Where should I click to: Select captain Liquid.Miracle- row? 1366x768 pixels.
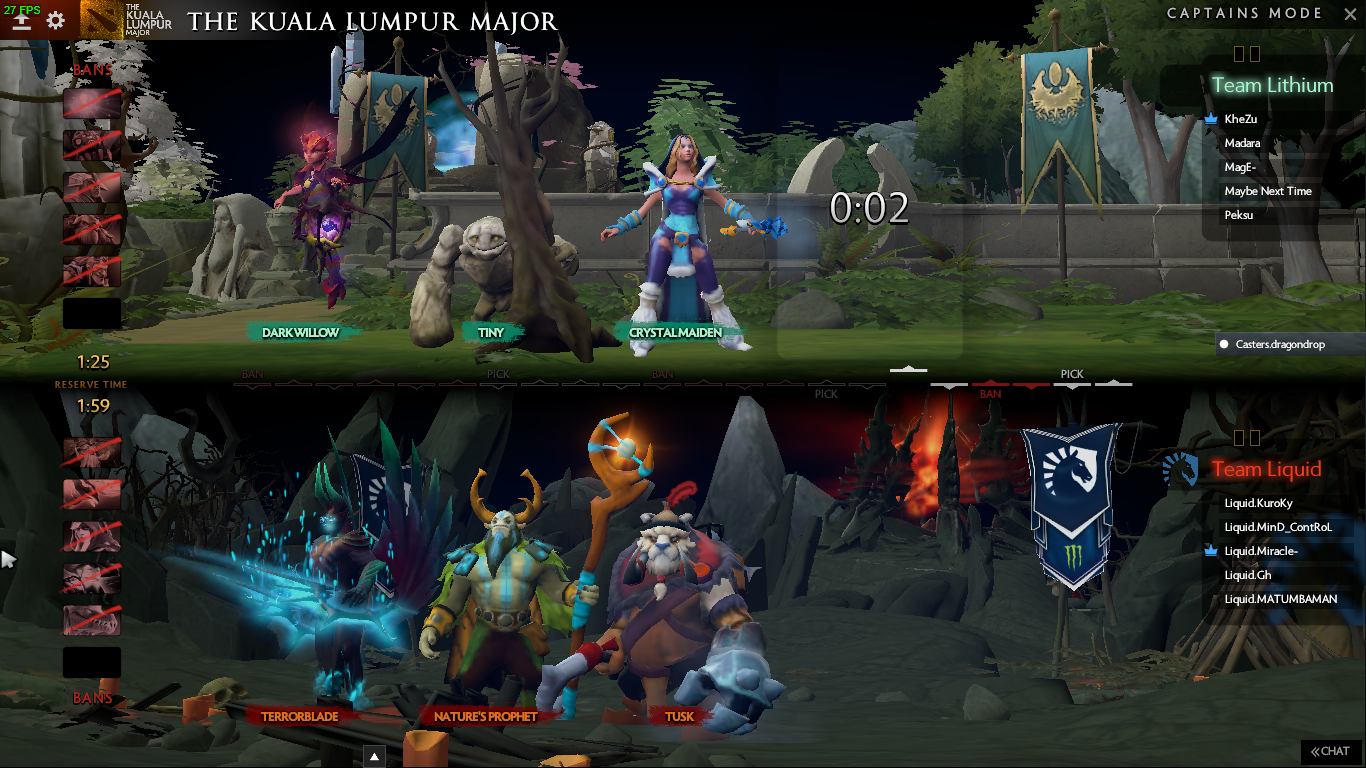point(1261,551)
